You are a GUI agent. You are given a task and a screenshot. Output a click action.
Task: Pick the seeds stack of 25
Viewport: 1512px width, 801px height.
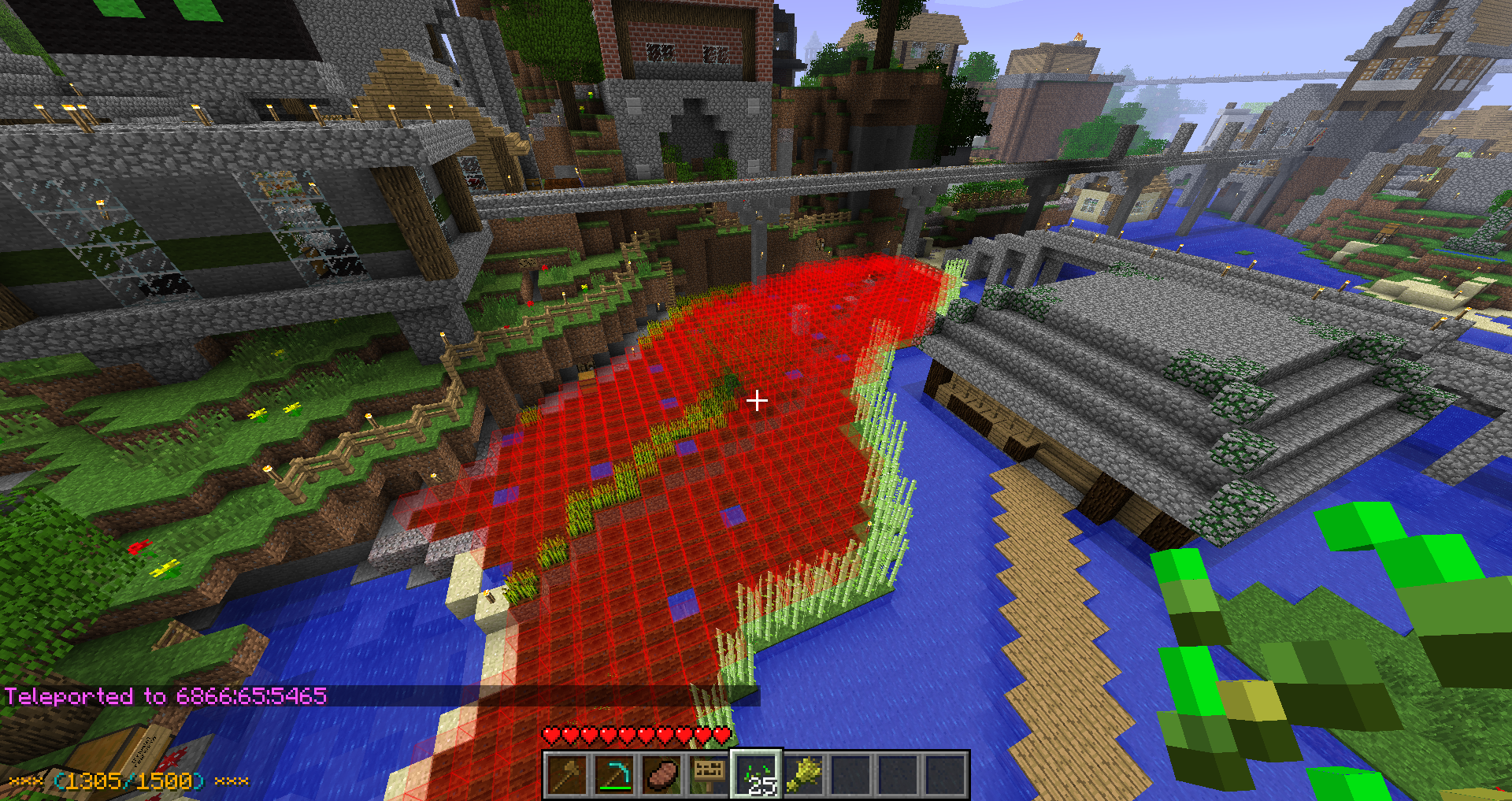point(757,775)
